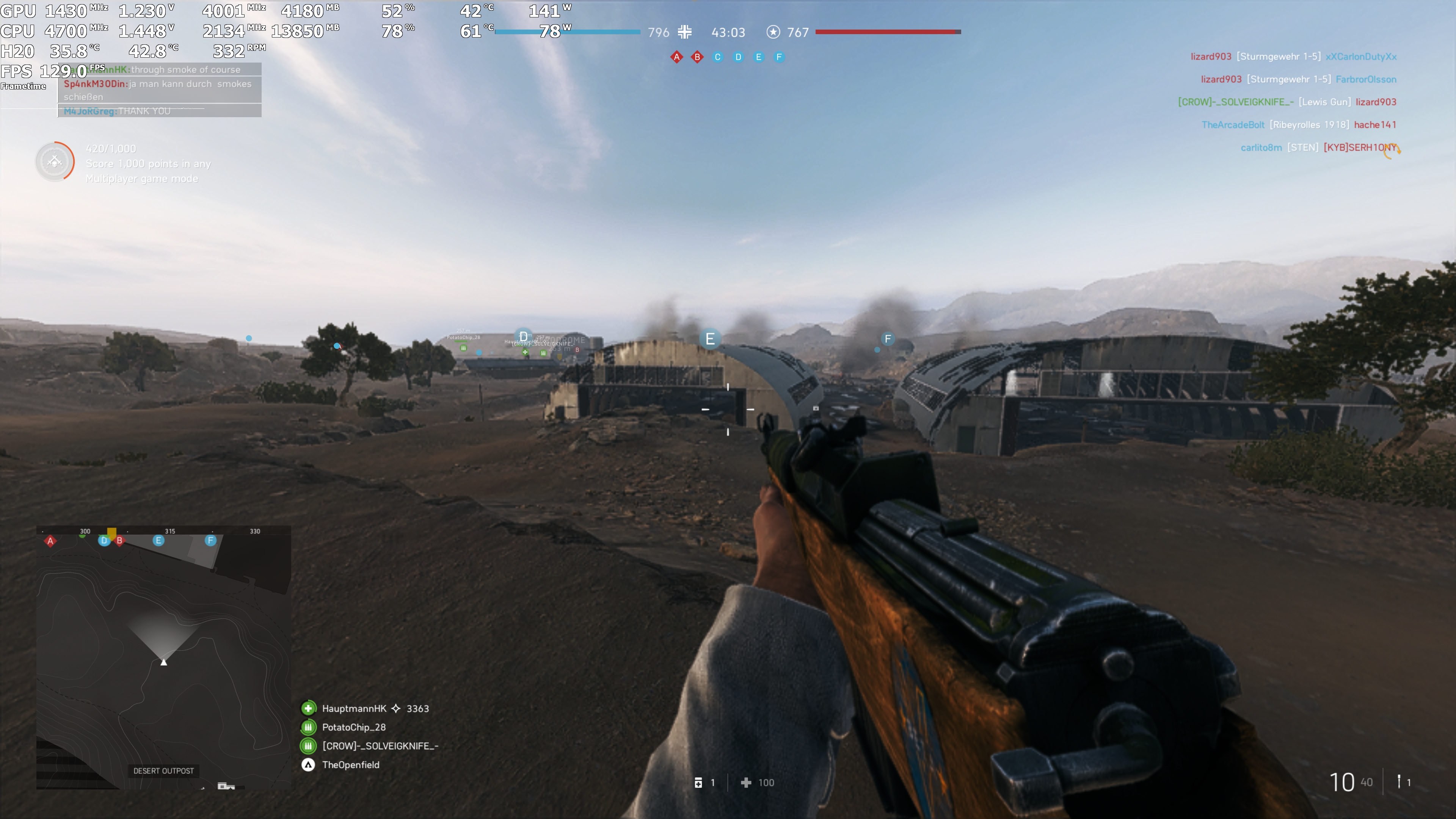The image size is (1456, 819).
Task: Click the 420/1,000 multiplayer score medal tracker
Action: [x=55, y=162]
